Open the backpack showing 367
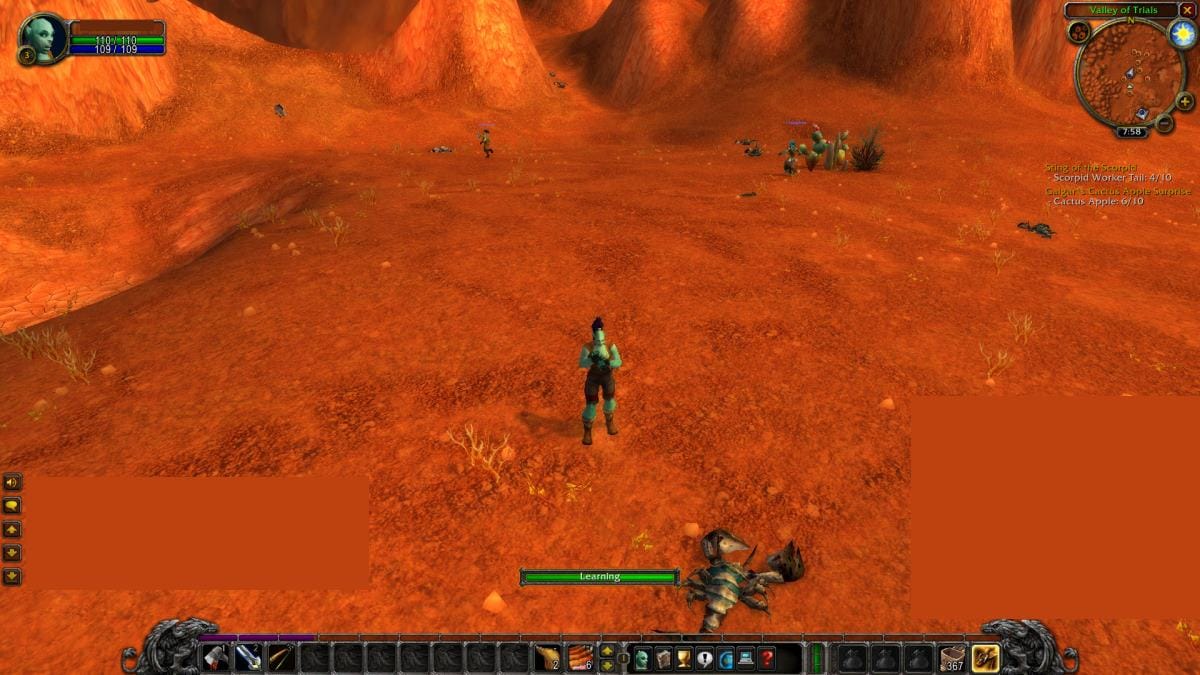Viewport: 1200px width, 675px height. click(x=953, y=657)
